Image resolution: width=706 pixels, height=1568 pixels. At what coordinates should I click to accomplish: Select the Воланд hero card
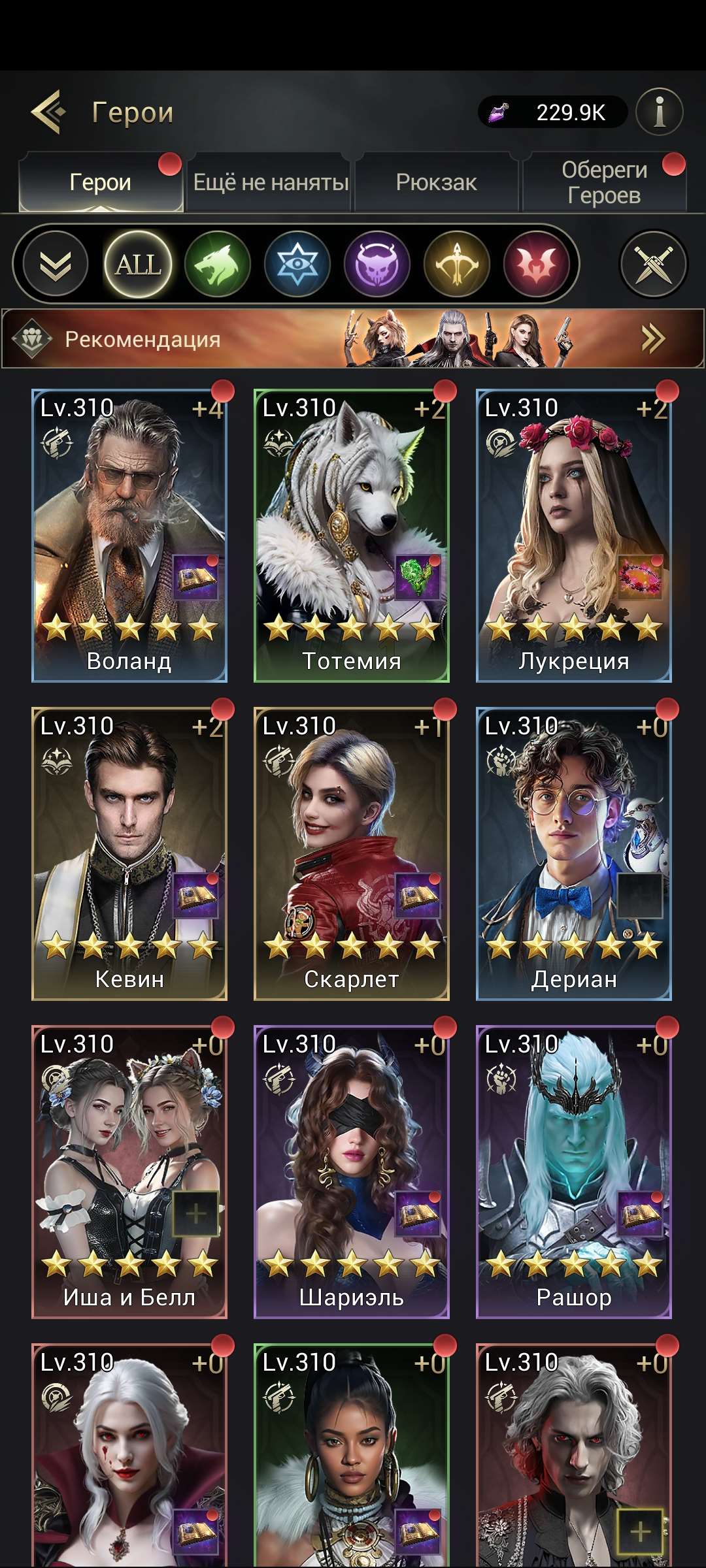pyautogui.click(x=129, y=536)
